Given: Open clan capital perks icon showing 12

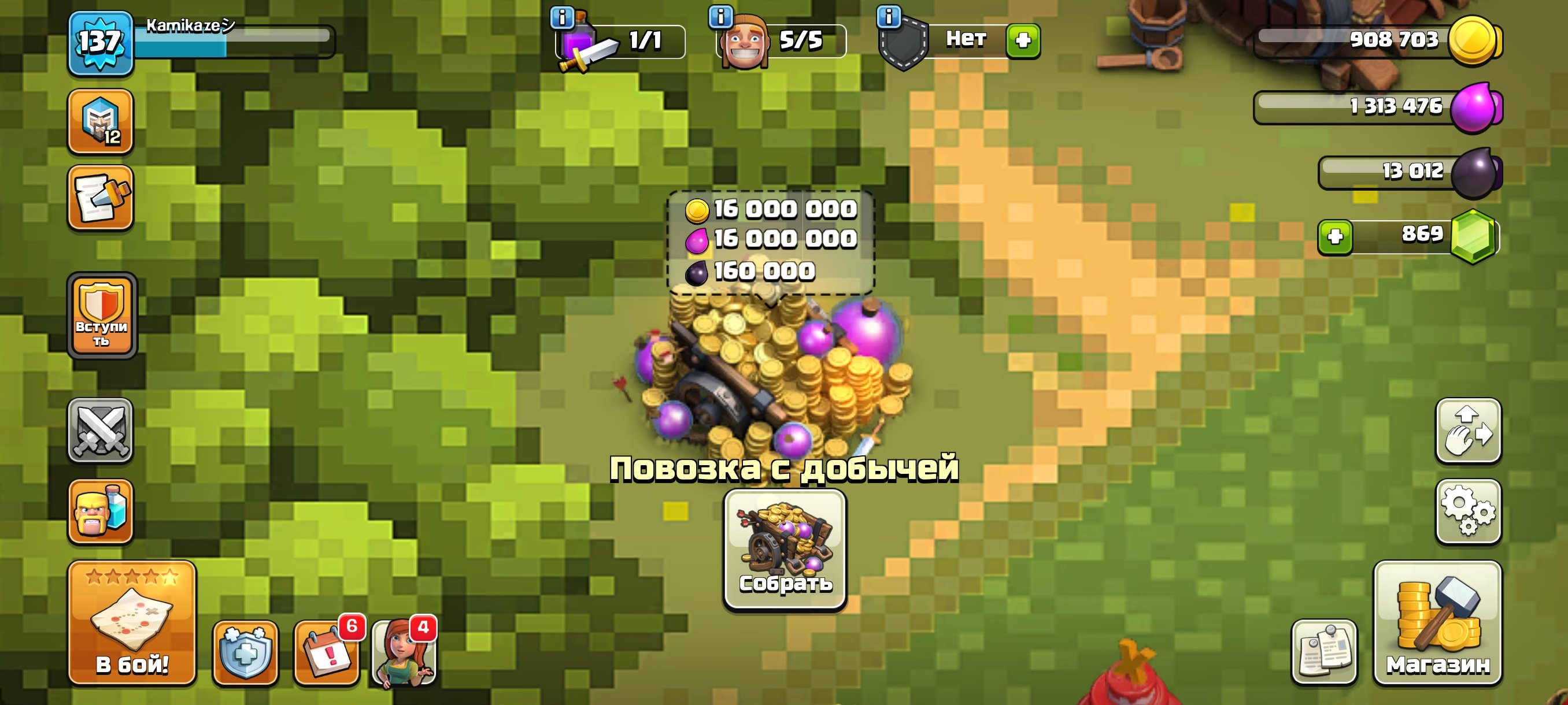Looking at the screenshot, I should click(x=101, y=121).
